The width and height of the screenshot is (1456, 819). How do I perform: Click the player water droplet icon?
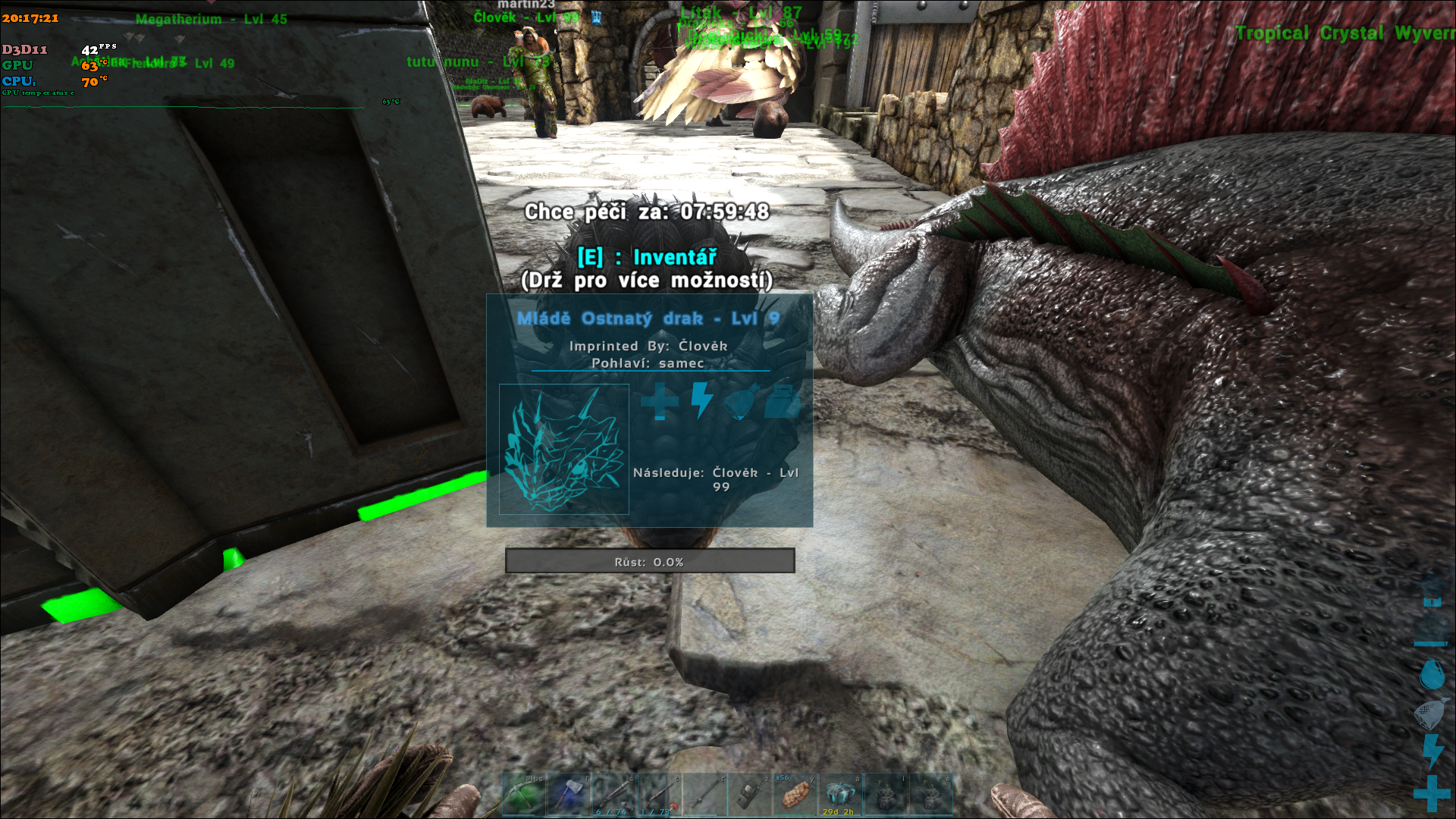tap(1432, 674)
